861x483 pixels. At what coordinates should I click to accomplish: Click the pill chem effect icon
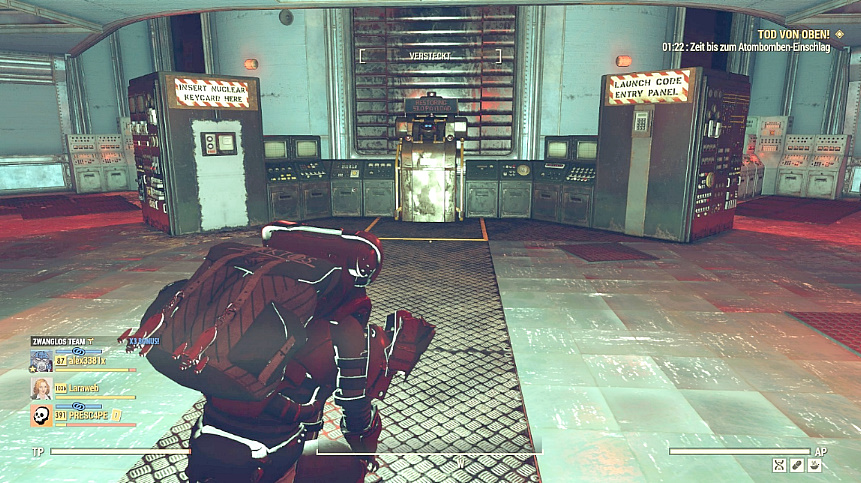(x=797, y=465)
